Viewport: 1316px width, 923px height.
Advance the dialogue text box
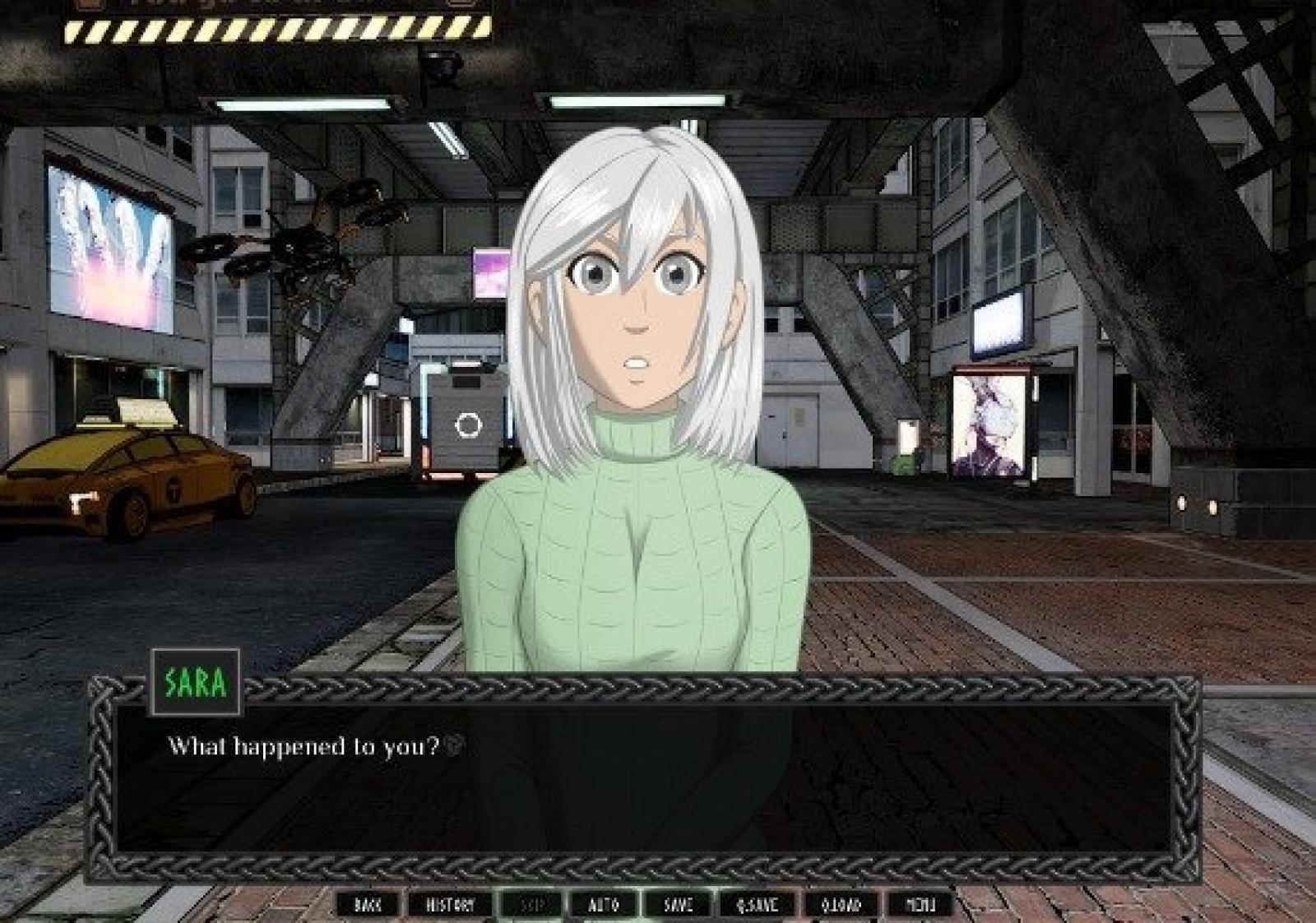coord(642,782)
